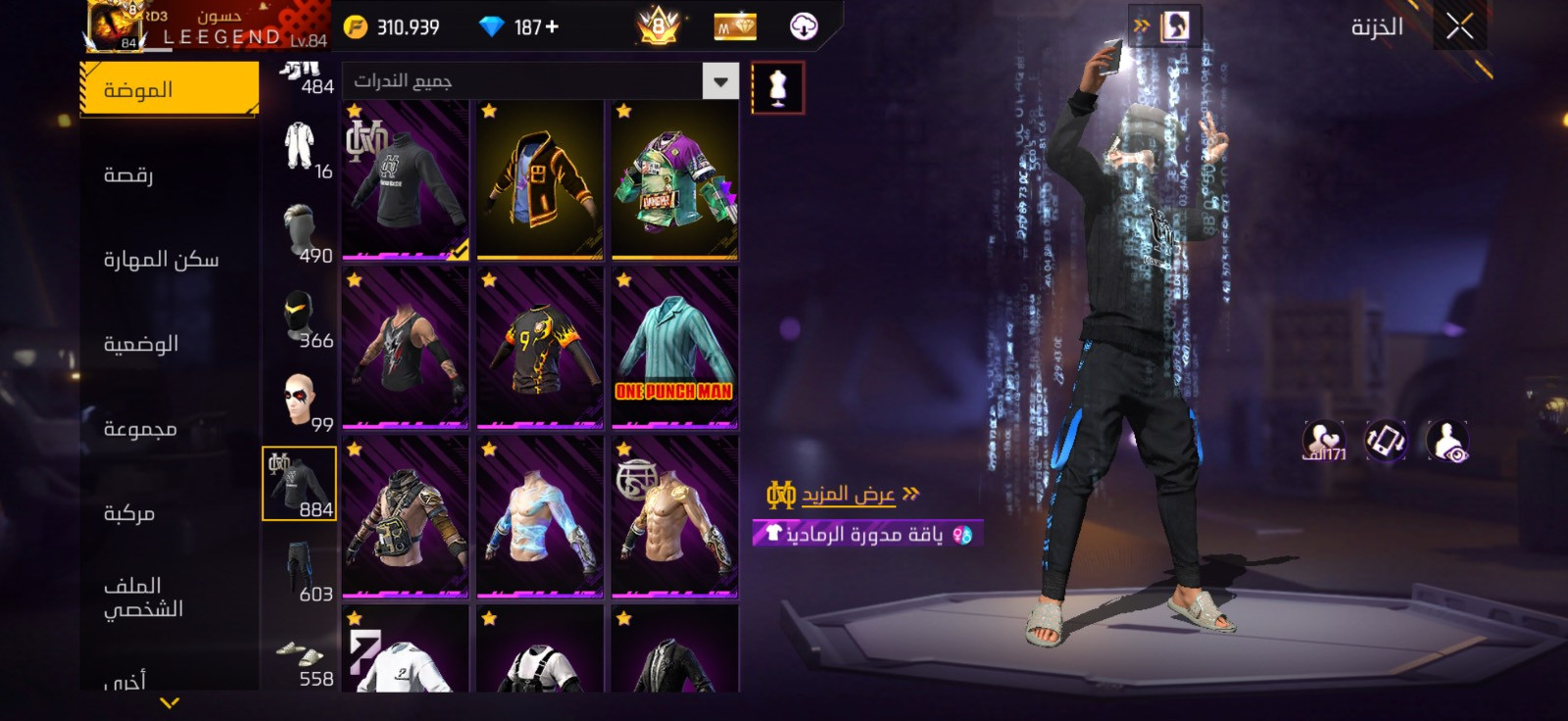Viewport: 1568px width, 721px height.
Task: Open the جميع الندرات rarity dropdown
Action: [x=539, y=81]
